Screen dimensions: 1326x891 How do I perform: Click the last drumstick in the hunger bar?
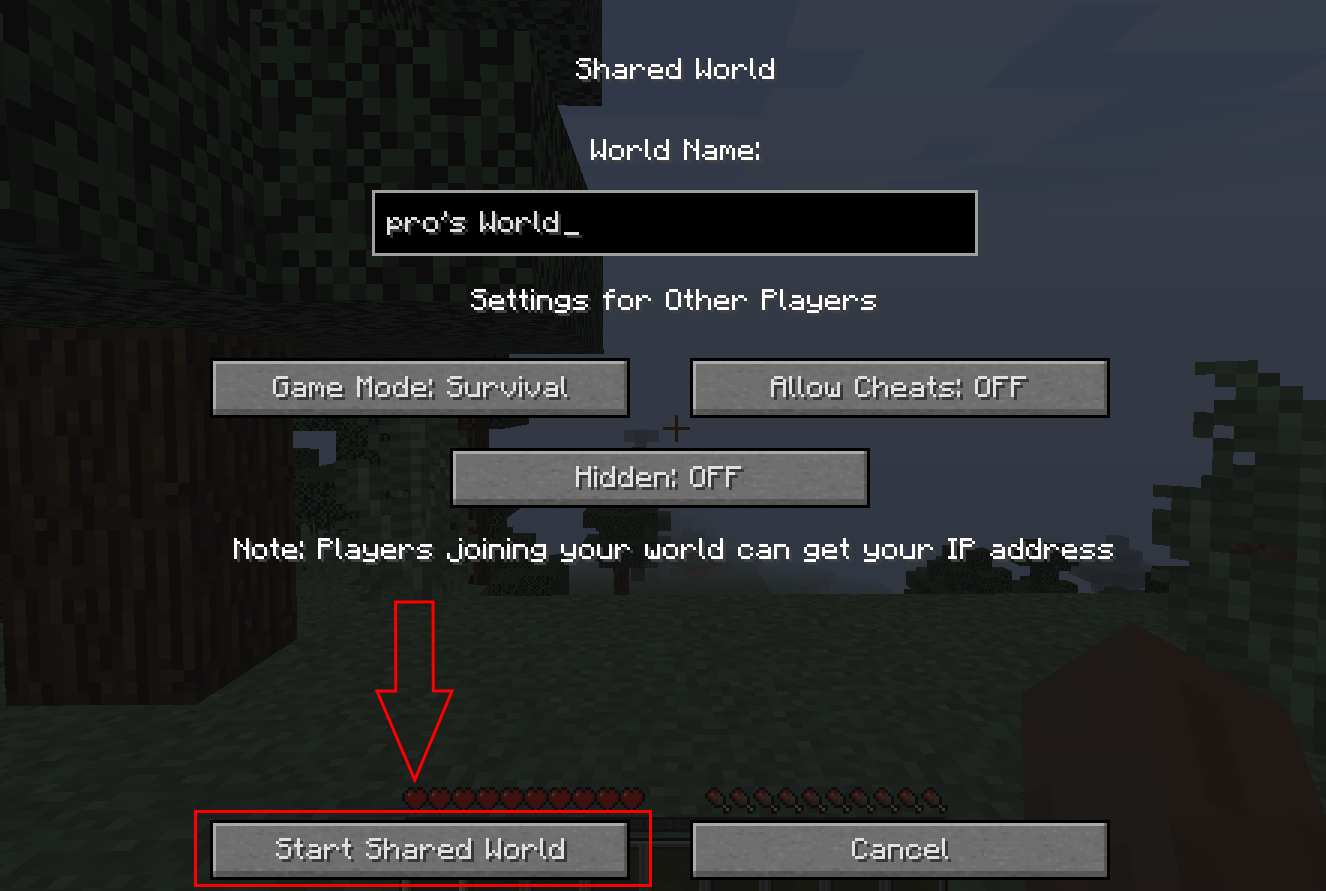tap(930, 797)
